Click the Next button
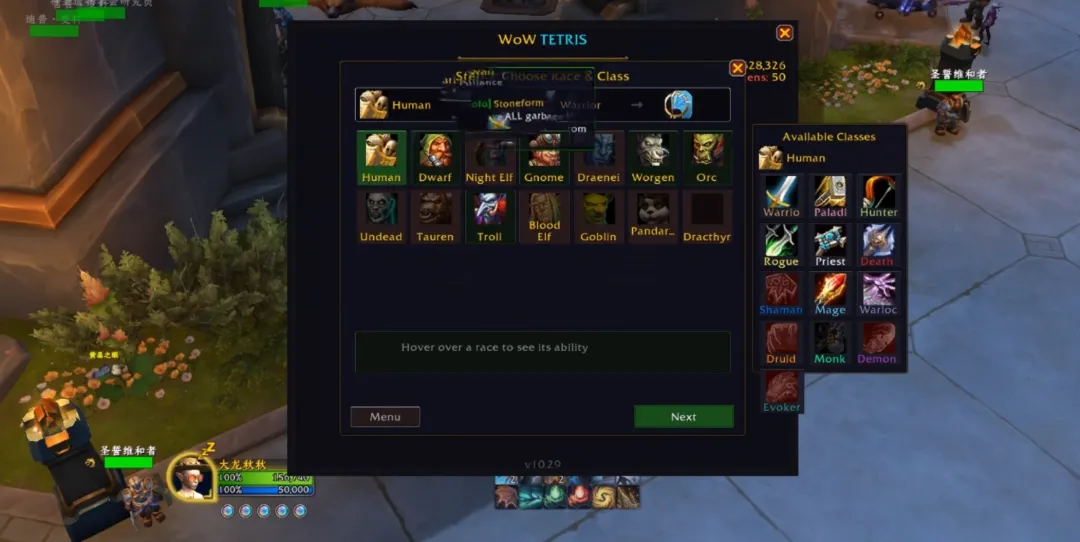The width and height of the screenshot is (1080, 542). coord(683,417)
